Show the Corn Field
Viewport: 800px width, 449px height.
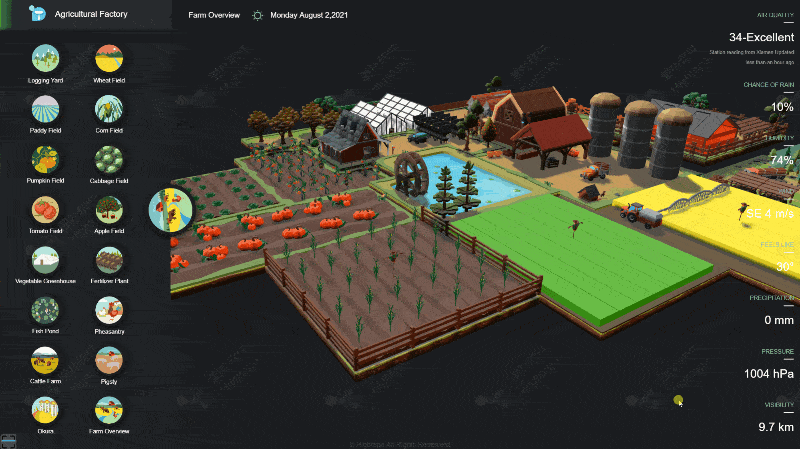click(108, 108)
